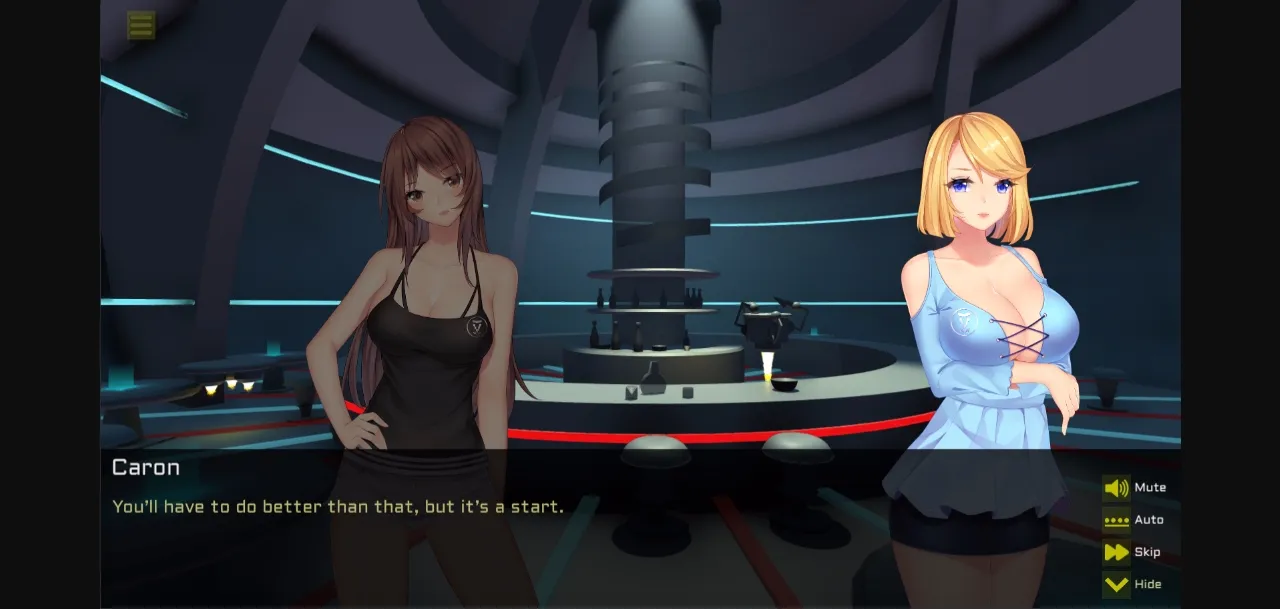Open the hamburger menu icon
The image size is (1280, 609).
click(141, 25)
